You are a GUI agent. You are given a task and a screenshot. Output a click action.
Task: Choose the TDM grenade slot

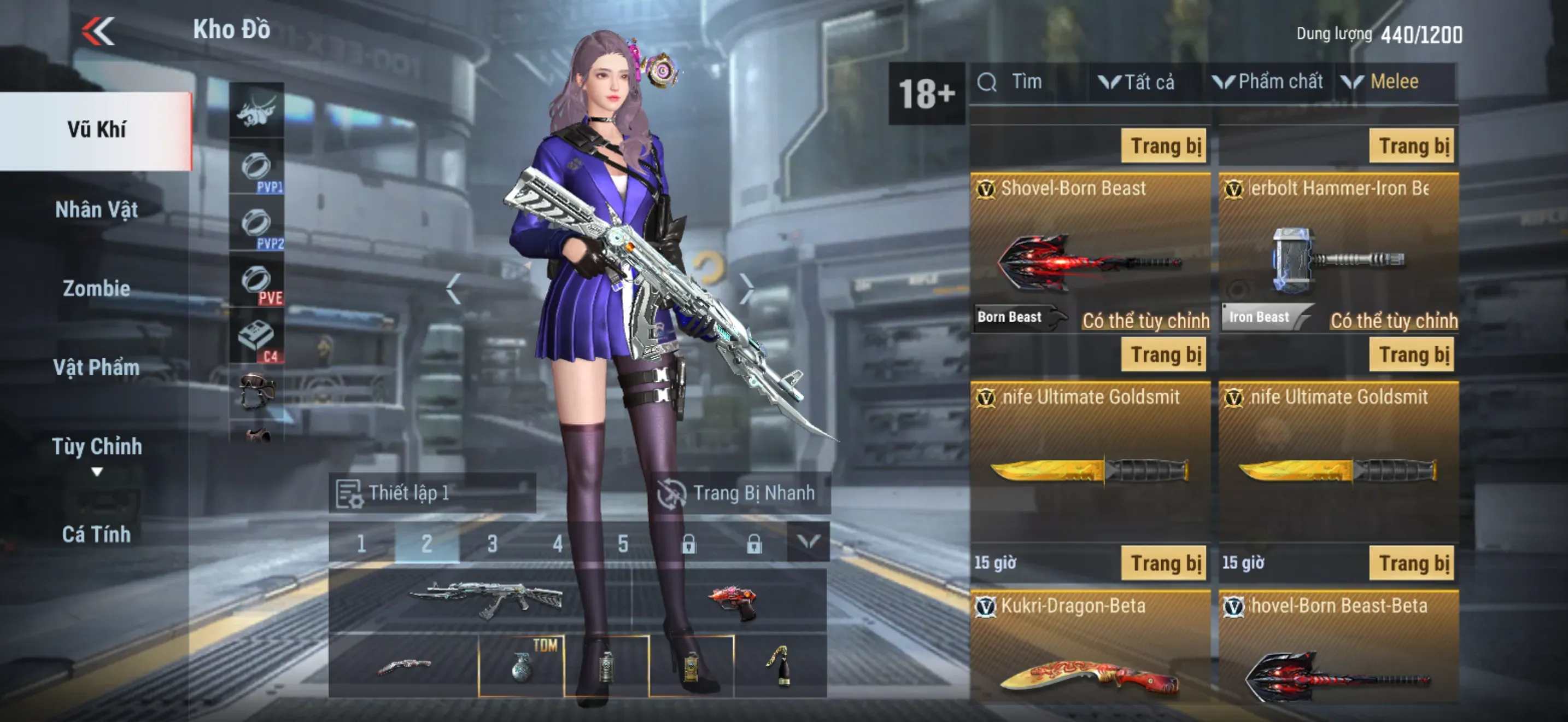[522, 665]
